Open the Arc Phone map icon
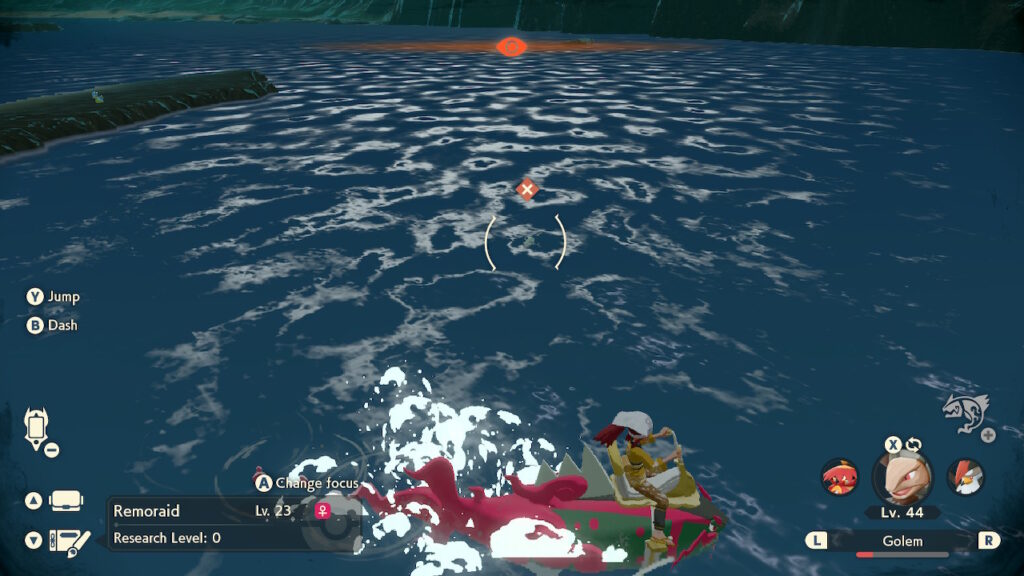The height and width of the screenshot is (576, 1024). coord(36,428)
